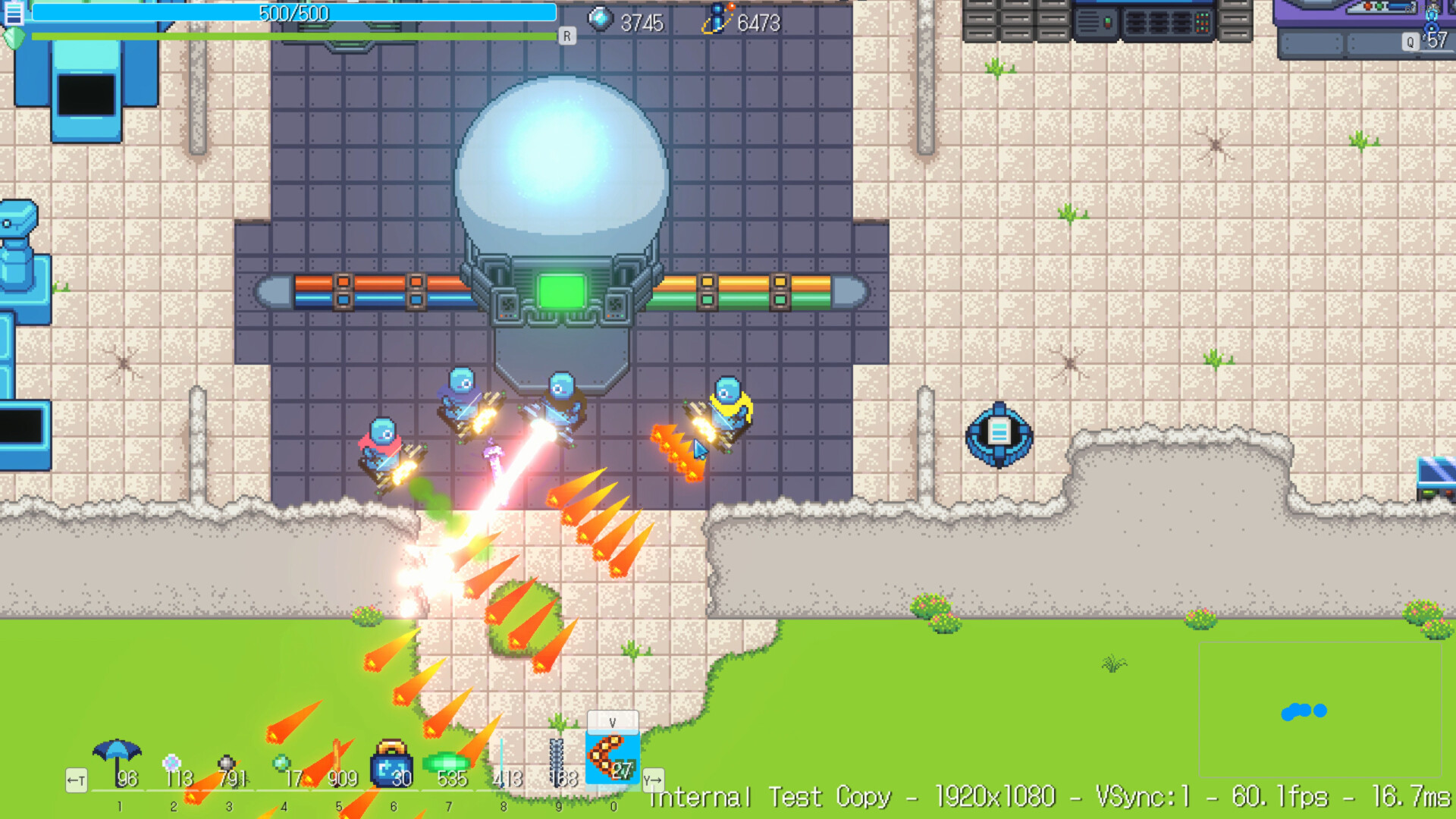Switch hotbar left with the T arrow

[75, 779]
